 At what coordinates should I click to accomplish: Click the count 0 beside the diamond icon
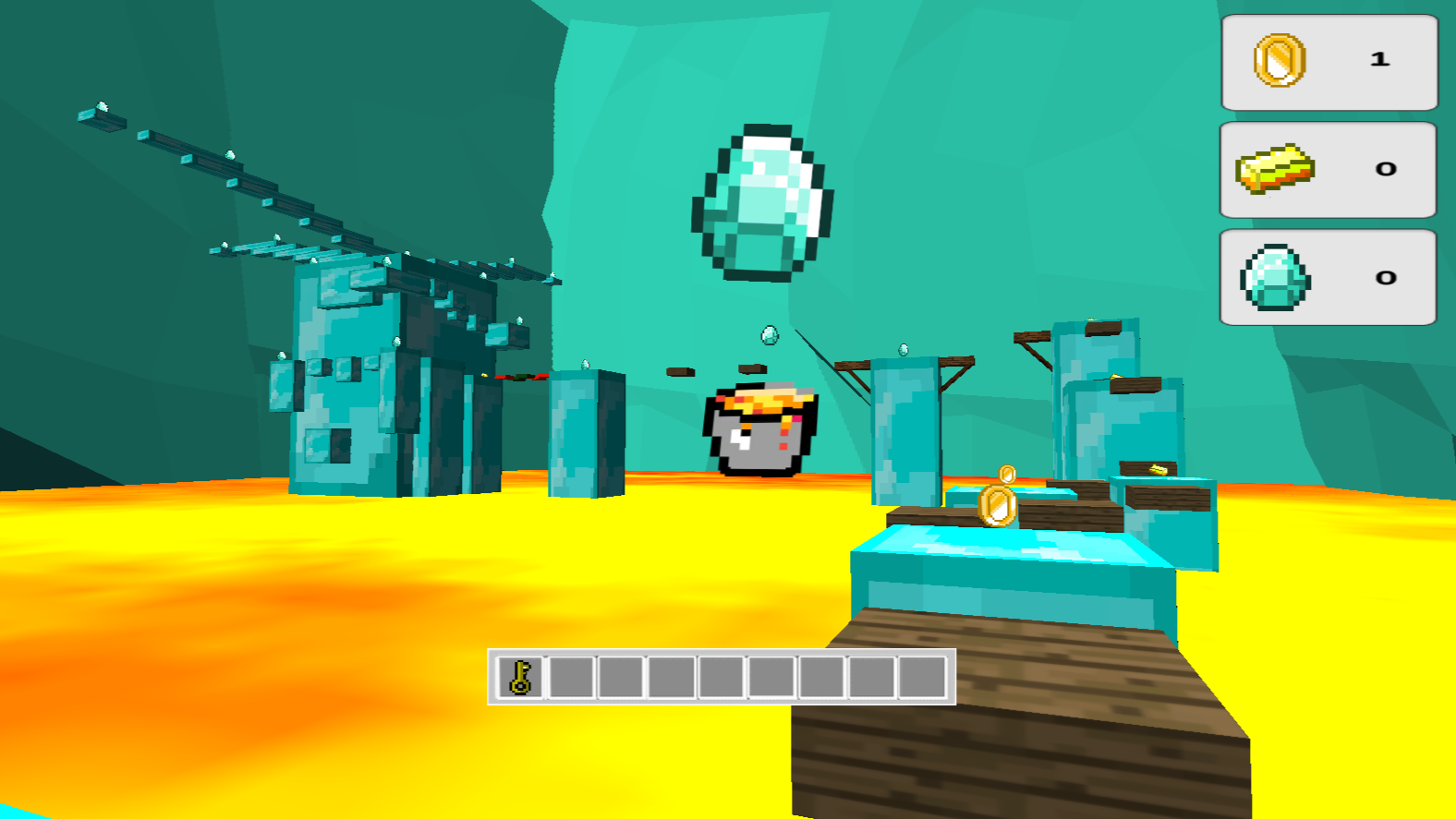point(1385,277)
